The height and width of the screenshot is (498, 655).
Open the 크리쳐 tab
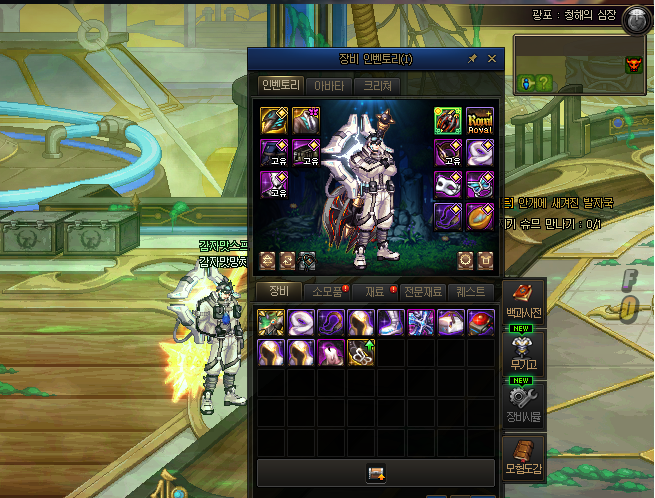[x=377, y=86]
